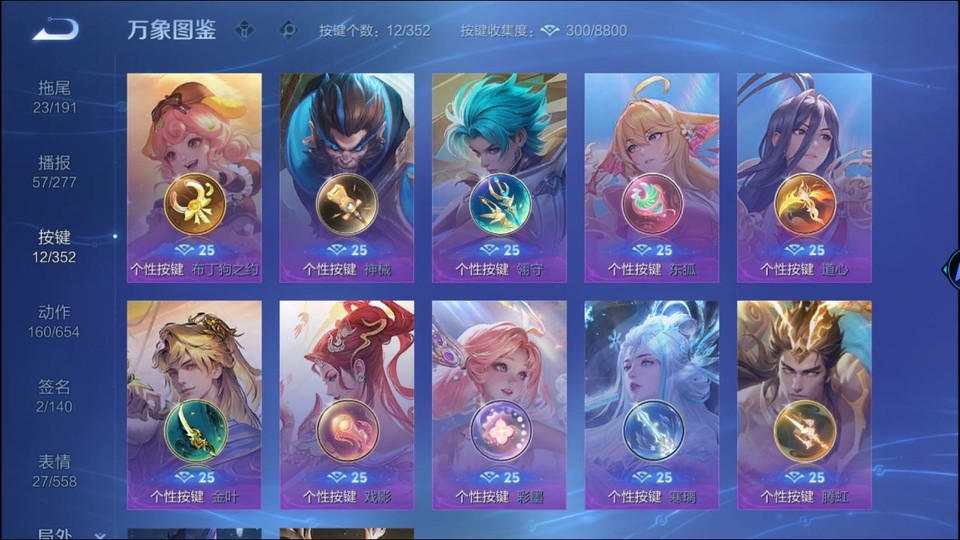Select the 按键 category tab

[55, 247]
